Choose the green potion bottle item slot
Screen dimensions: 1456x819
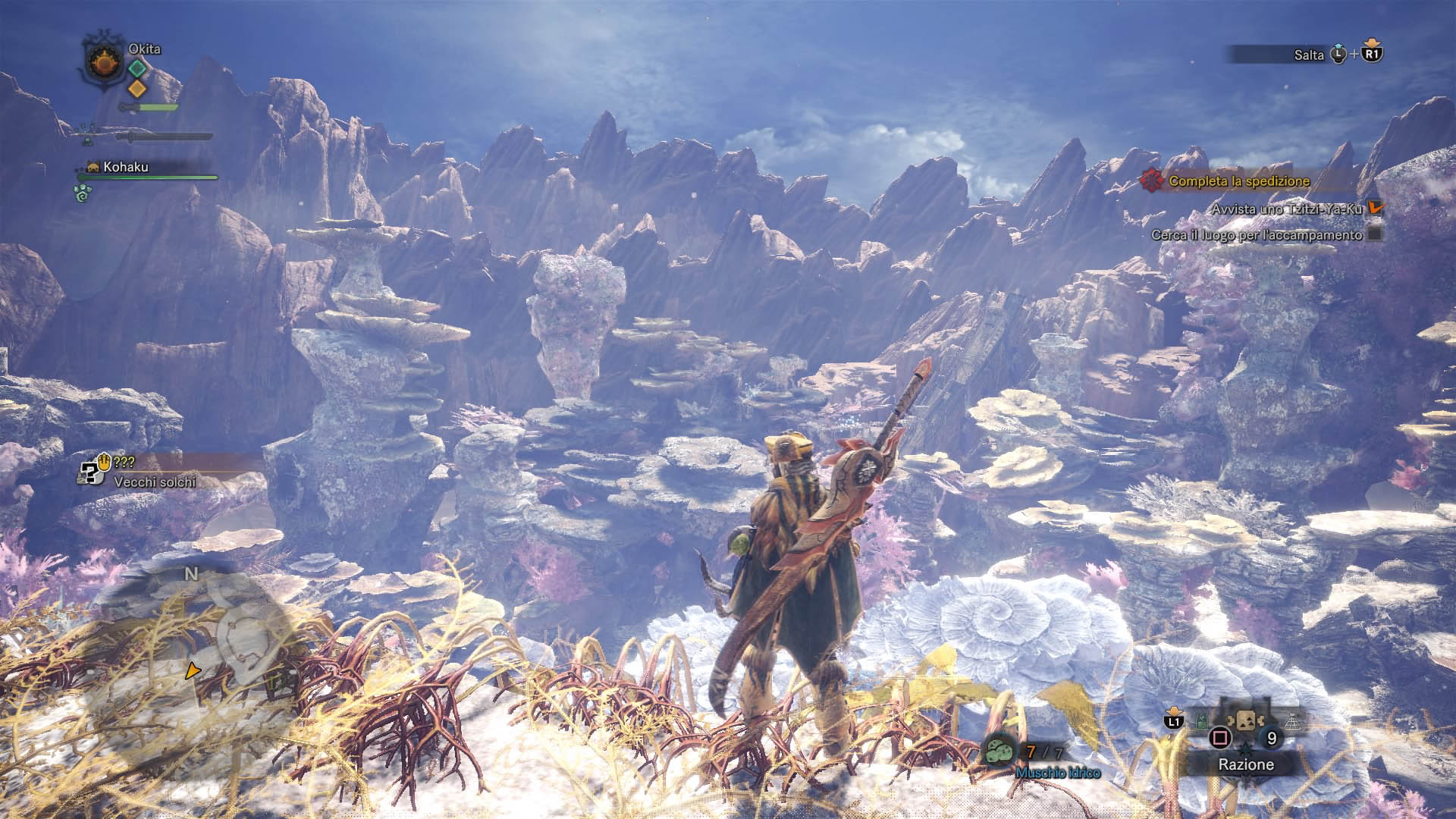1203,722
